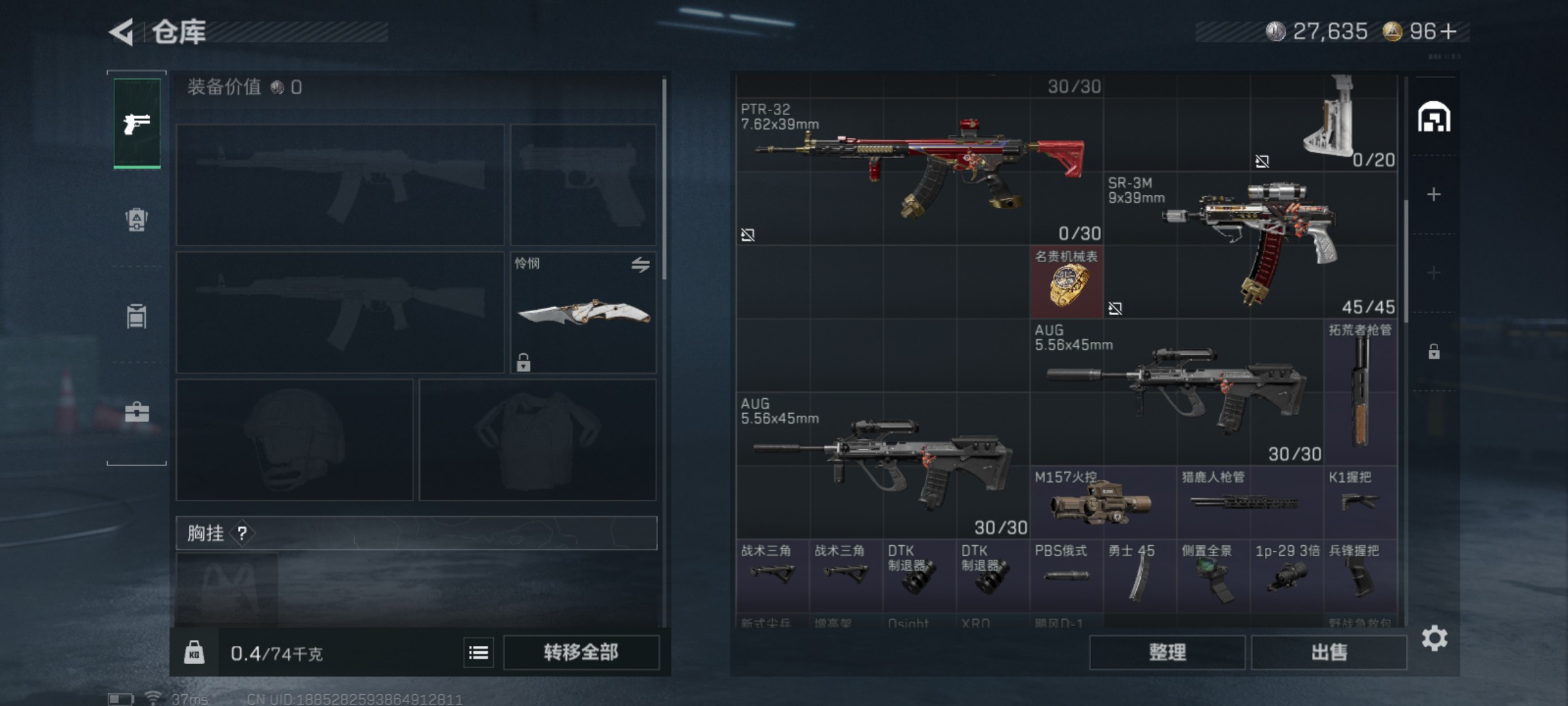This screenshot has height=706, width=1568.
Task: Choose the M157火控 scope item
Action: pos(1103,502)
